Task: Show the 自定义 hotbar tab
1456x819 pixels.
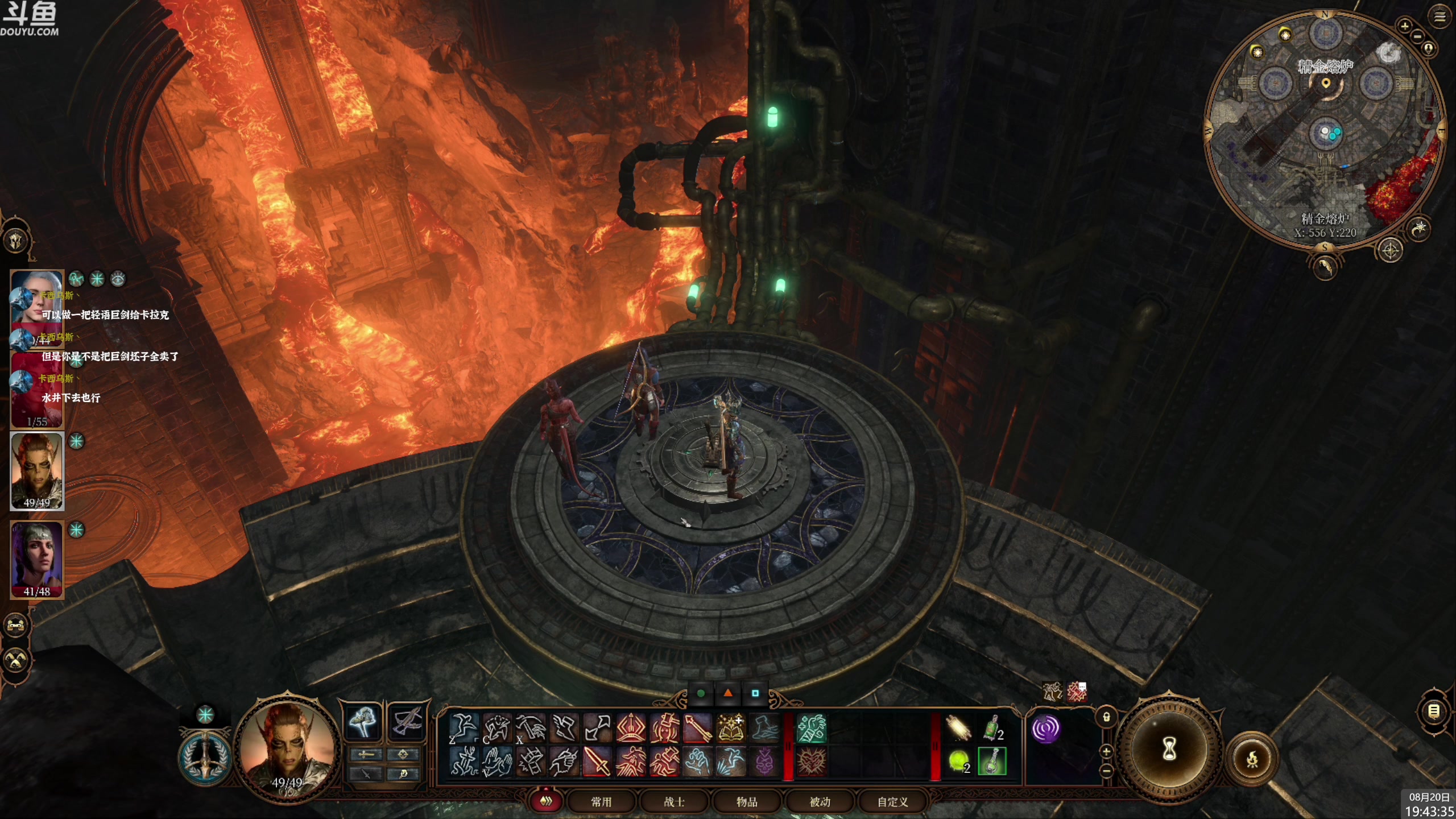Action: coord(892,802)
